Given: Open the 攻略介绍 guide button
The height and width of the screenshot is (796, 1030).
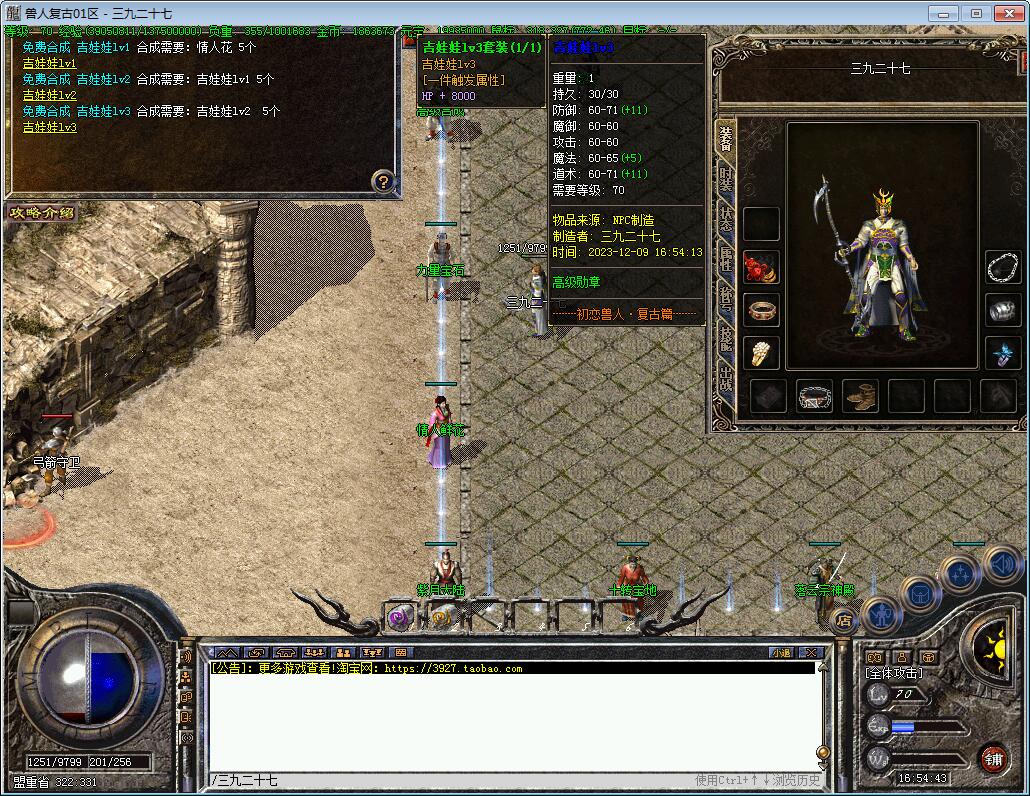Looking at the screenshot, I should 41,212.
